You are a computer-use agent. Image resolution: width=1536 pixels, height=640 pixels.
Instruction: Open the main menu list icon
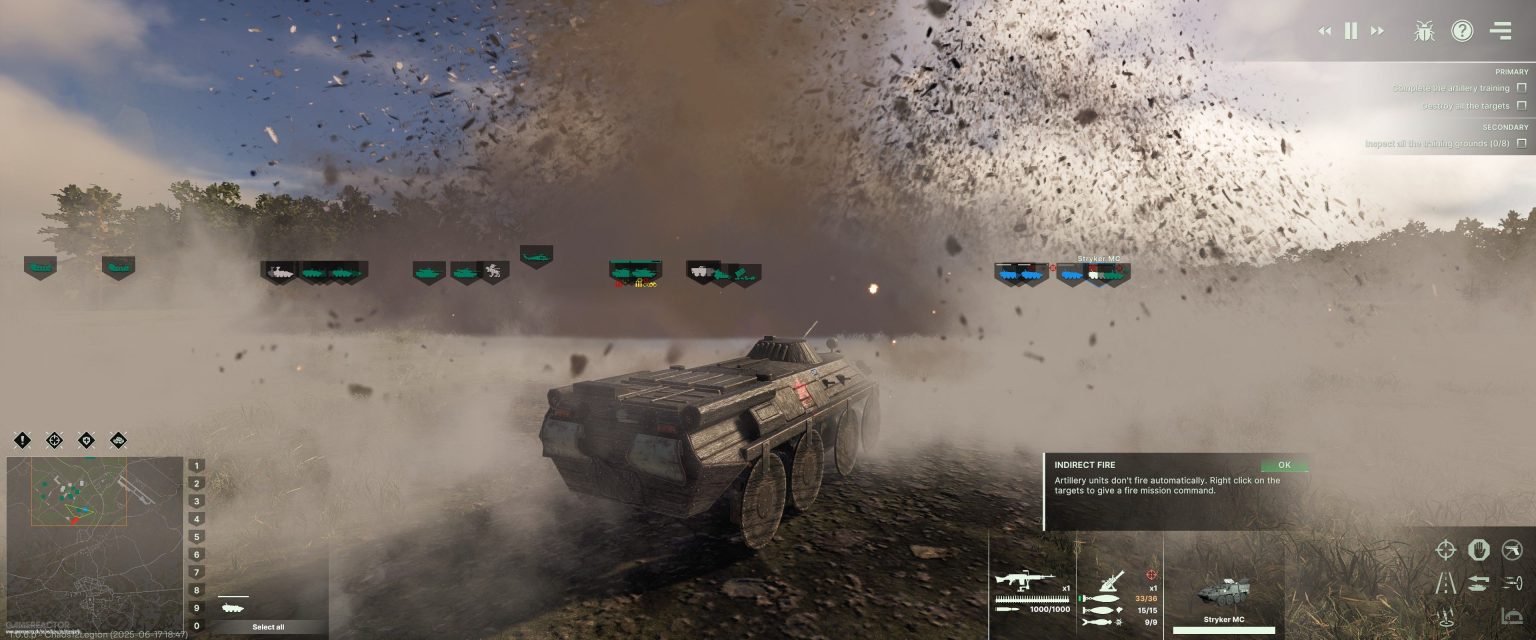(1500, 31)
